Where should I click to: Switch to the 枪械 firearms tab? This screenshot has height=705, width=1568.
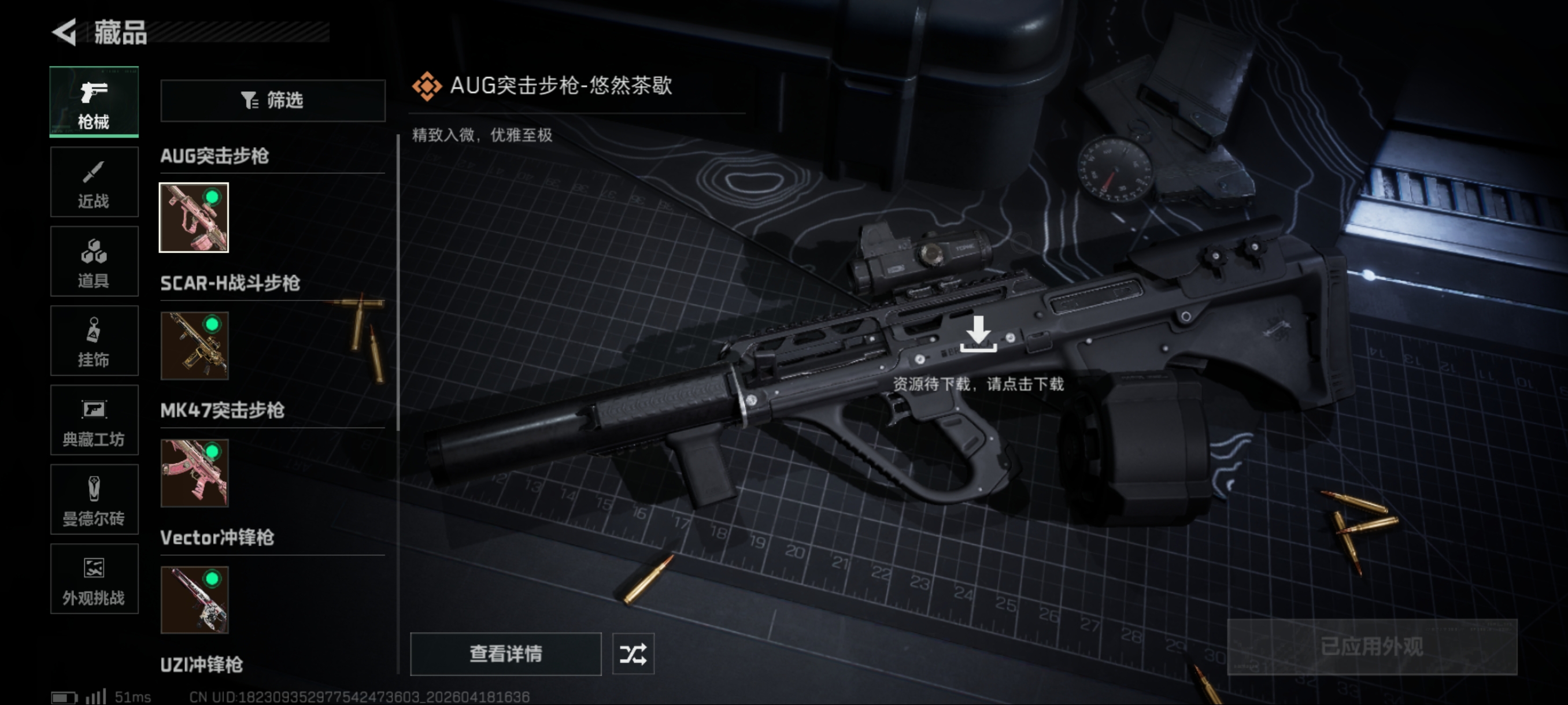click(94, 102)
